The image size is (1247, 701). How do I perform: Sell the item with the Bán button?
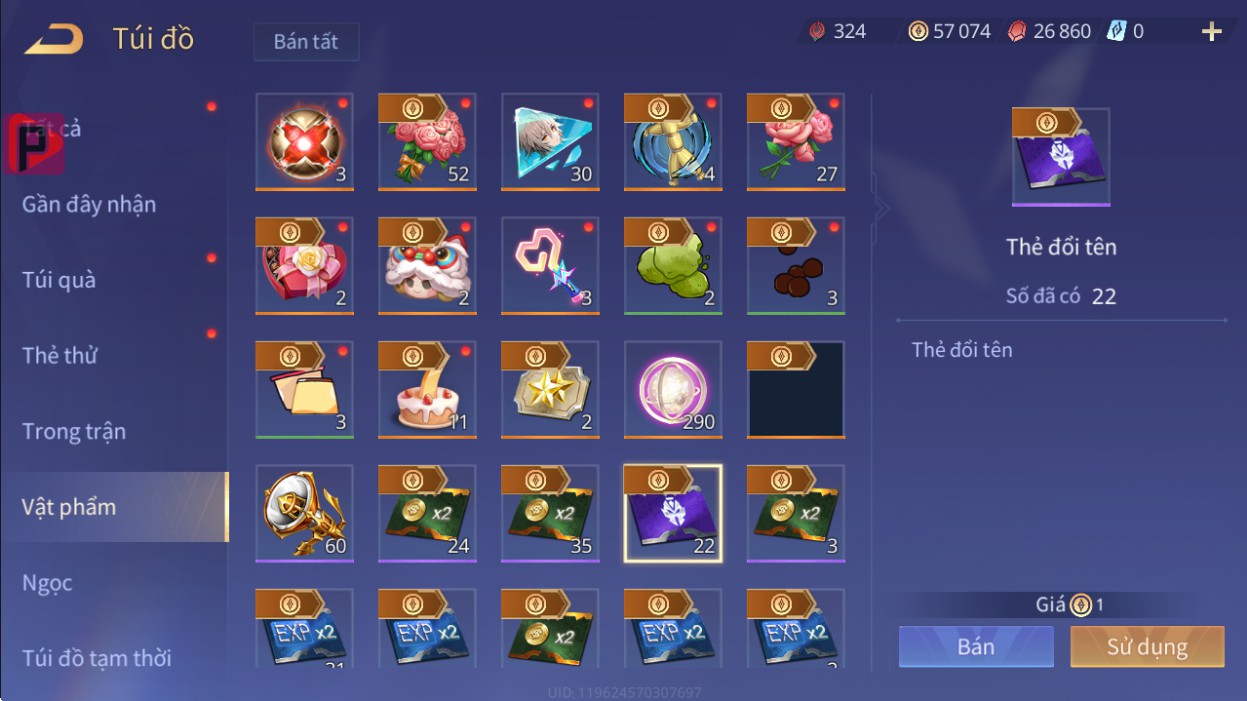pos(975,647)
